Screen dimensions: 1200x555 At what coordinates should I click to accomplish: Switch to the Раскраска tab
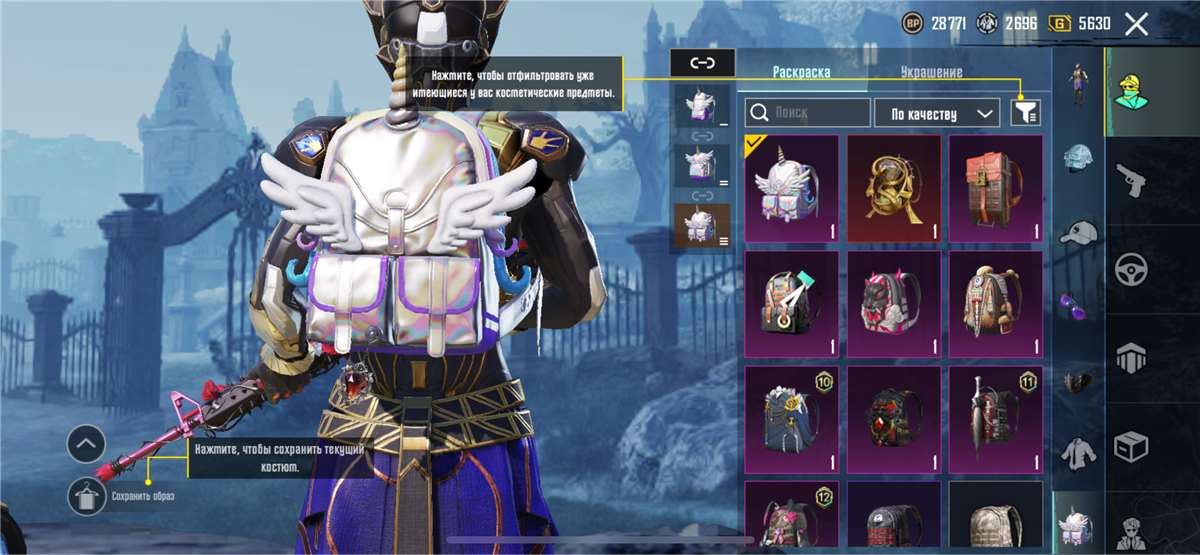(802, 72)
